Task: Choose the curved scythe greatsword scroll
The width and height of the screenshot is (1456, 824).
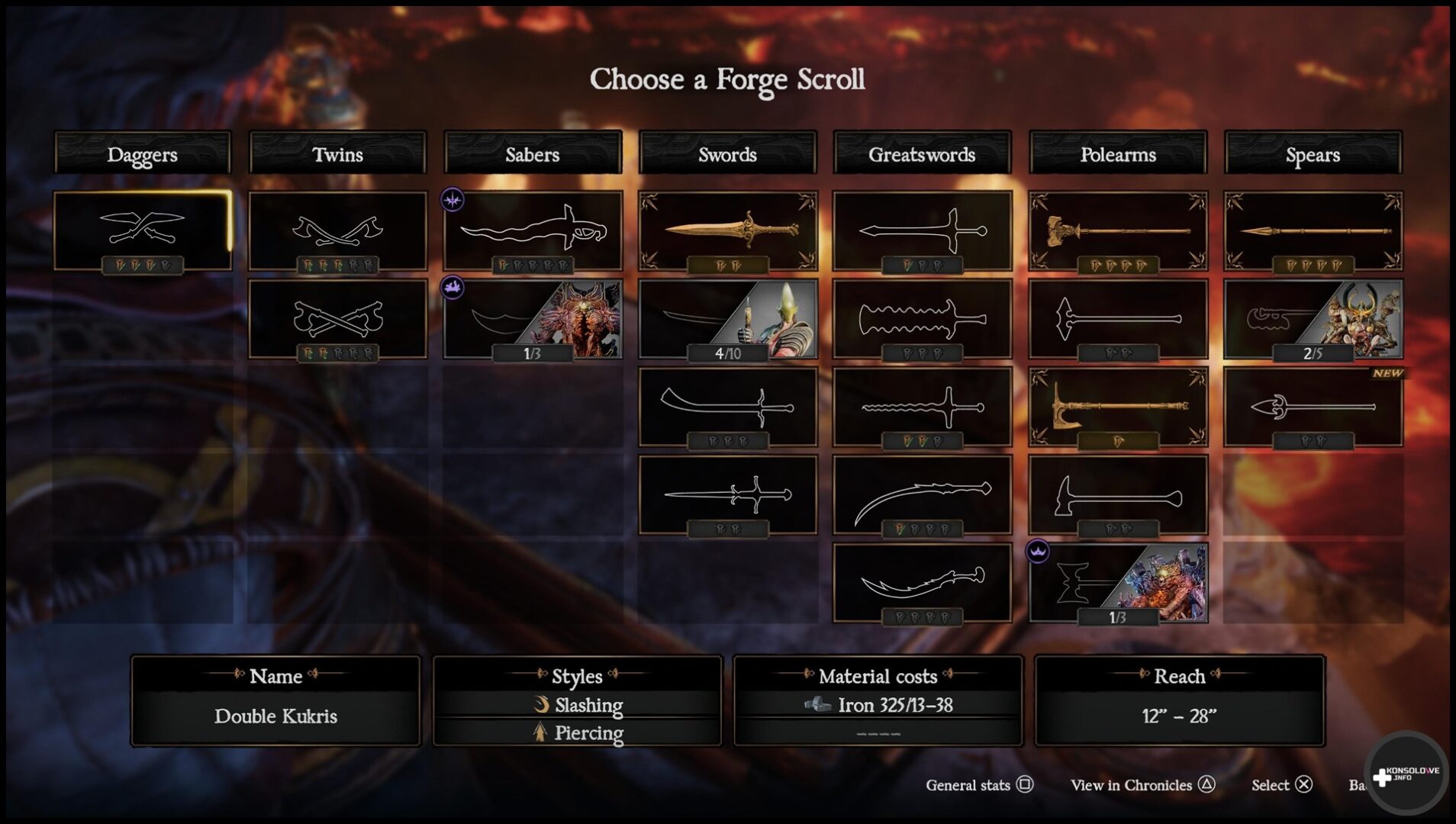Action: tap(922, 494)
